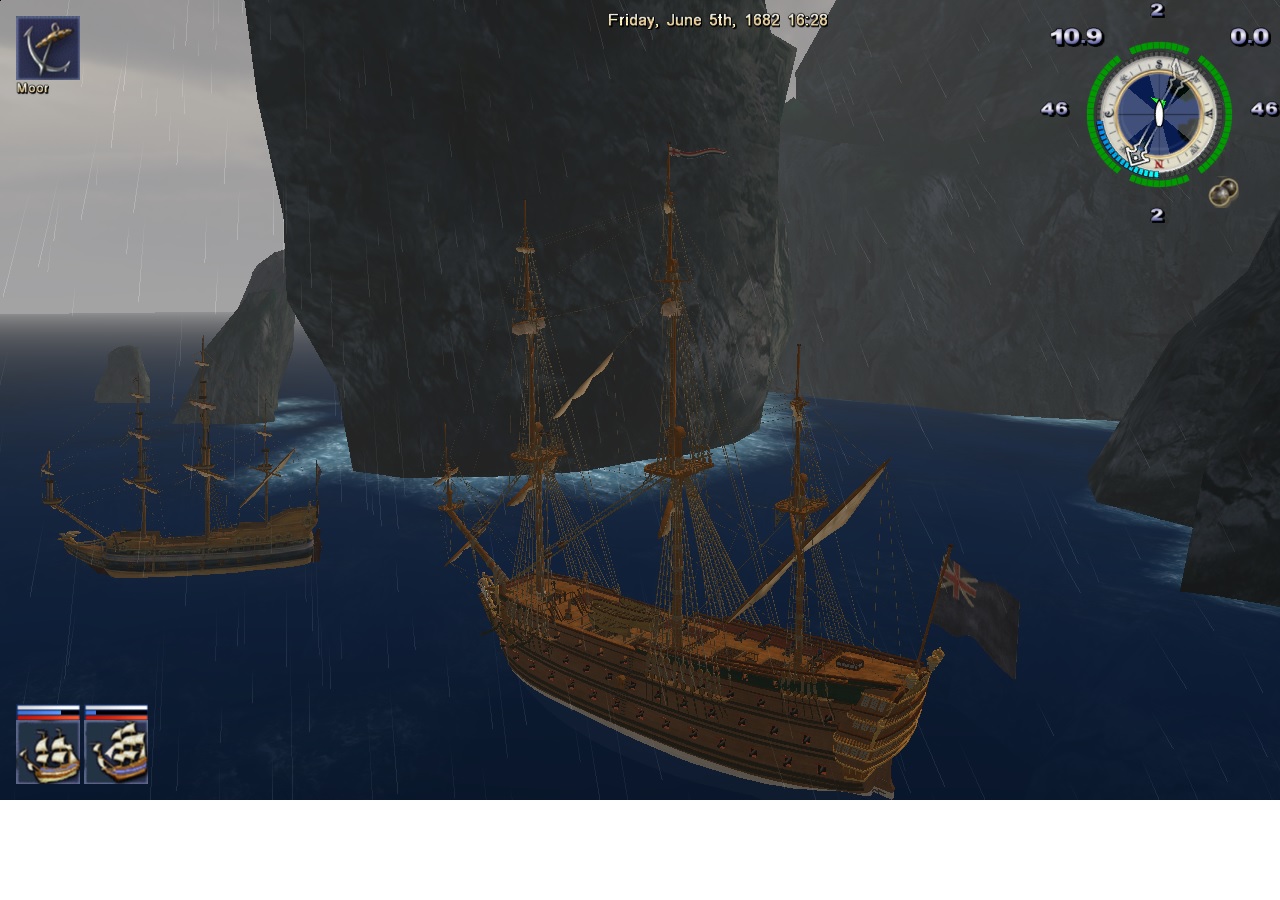Select the cannonball ammunition icon
Screen dimensions: 1280x900
pos(1223,193)
